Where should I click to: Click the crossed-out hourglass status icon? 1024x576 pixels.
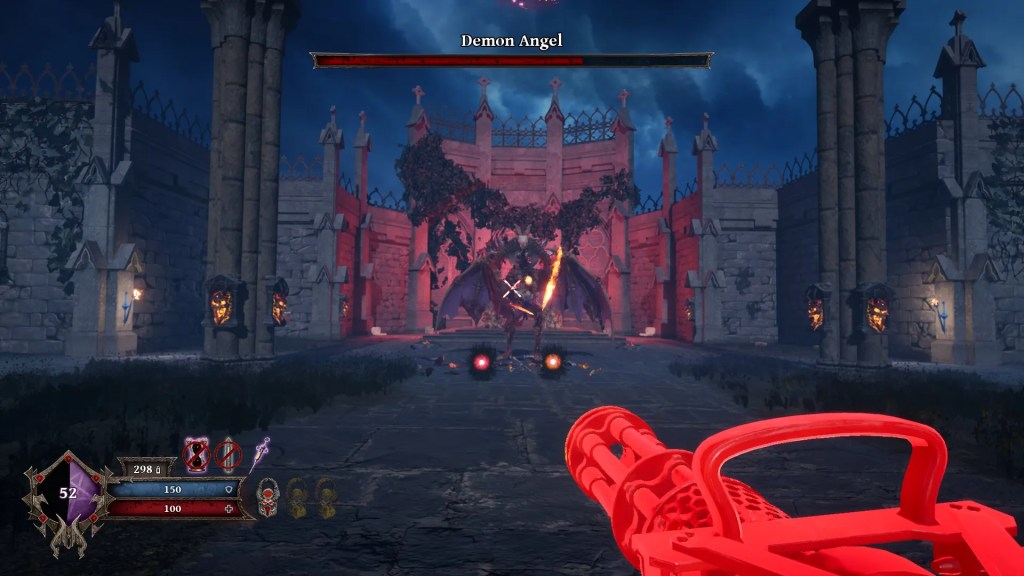[196, 456]
